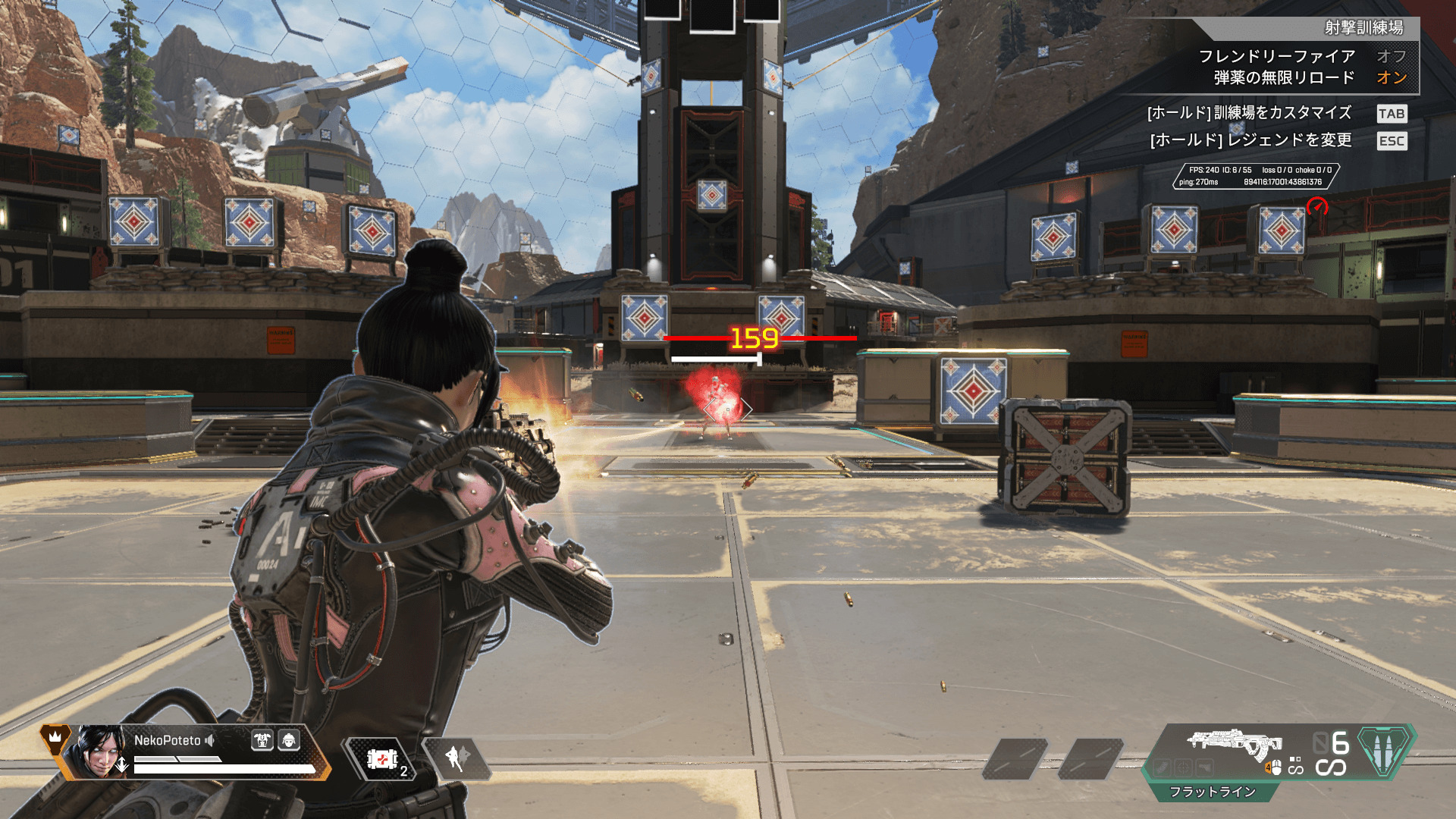Select the helmet equipment icon
The height and width of the screenshot is (819, 1456).
[x=289, y=740]
